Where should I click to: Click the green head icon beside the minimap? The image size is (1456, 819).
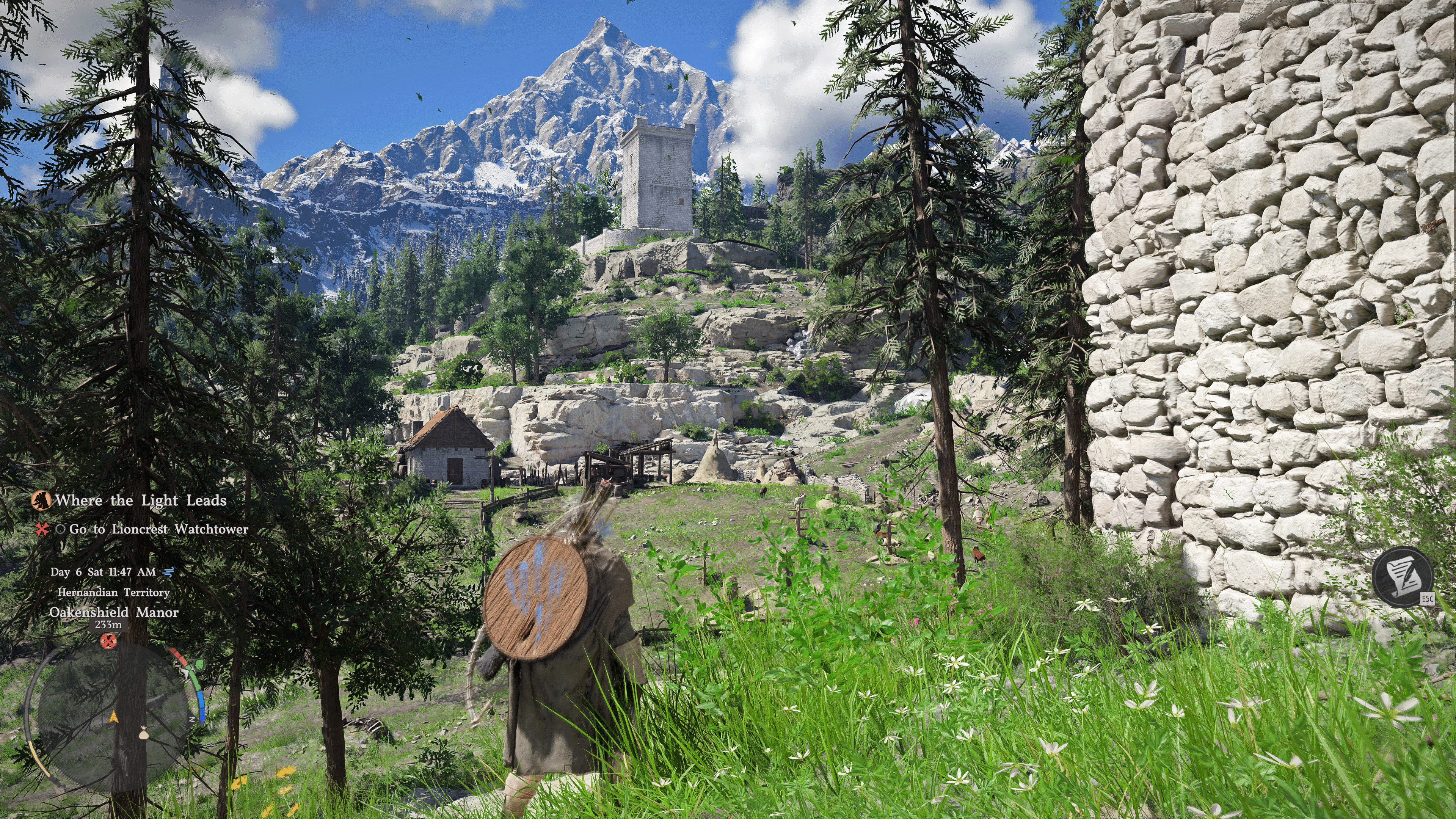click(198, 665)
